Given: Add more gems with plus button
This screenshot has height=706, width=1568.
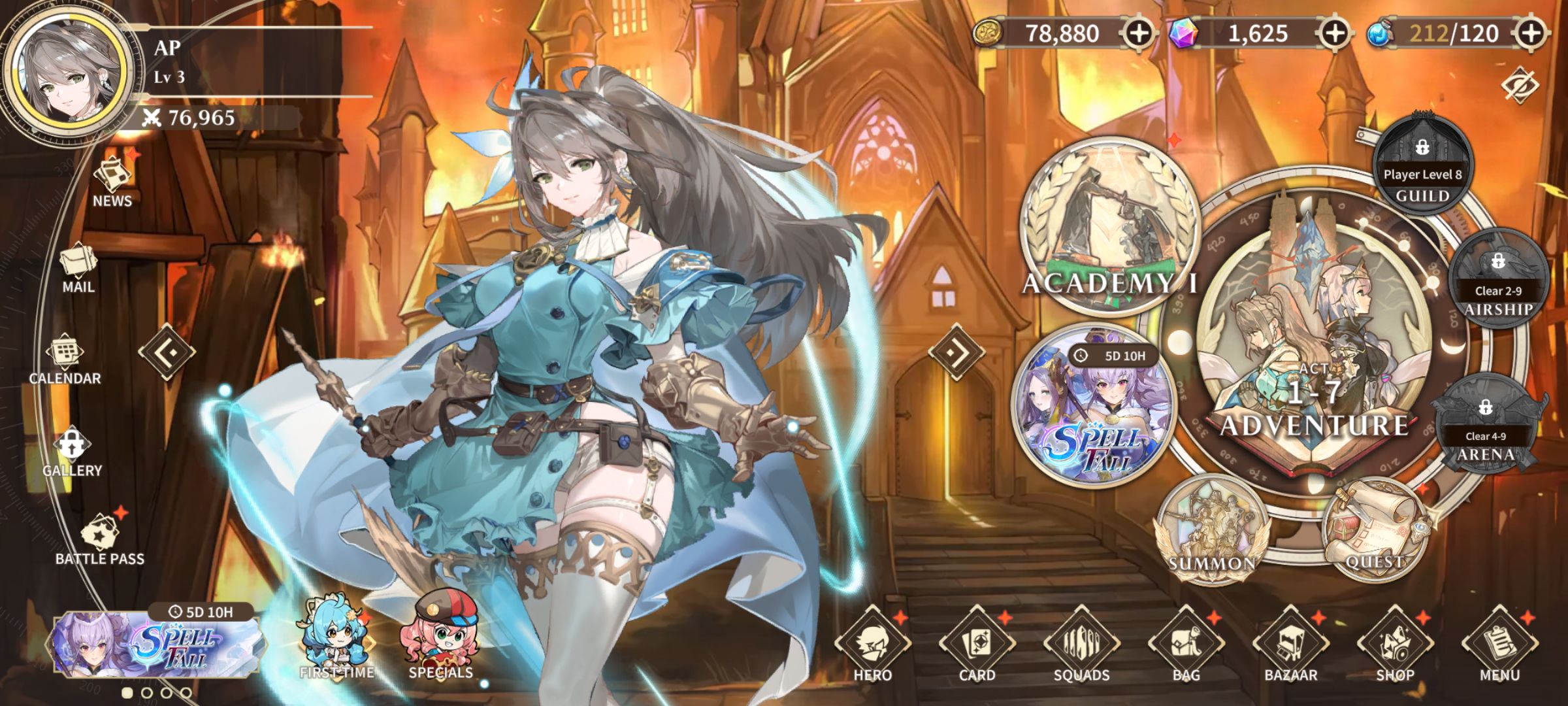Looking at the screenshot, I should (1335, 33).
